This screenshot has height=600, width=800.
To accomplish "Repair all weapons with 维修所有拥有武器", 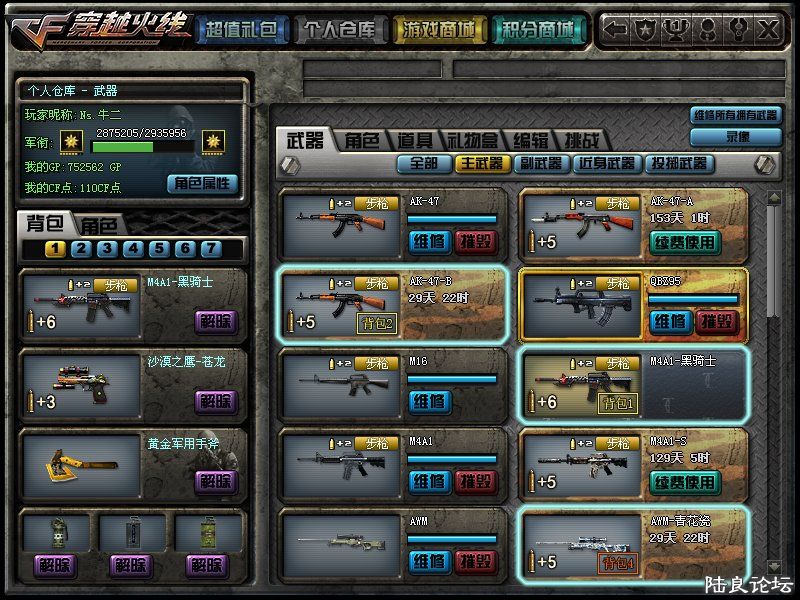I will 737,116.
